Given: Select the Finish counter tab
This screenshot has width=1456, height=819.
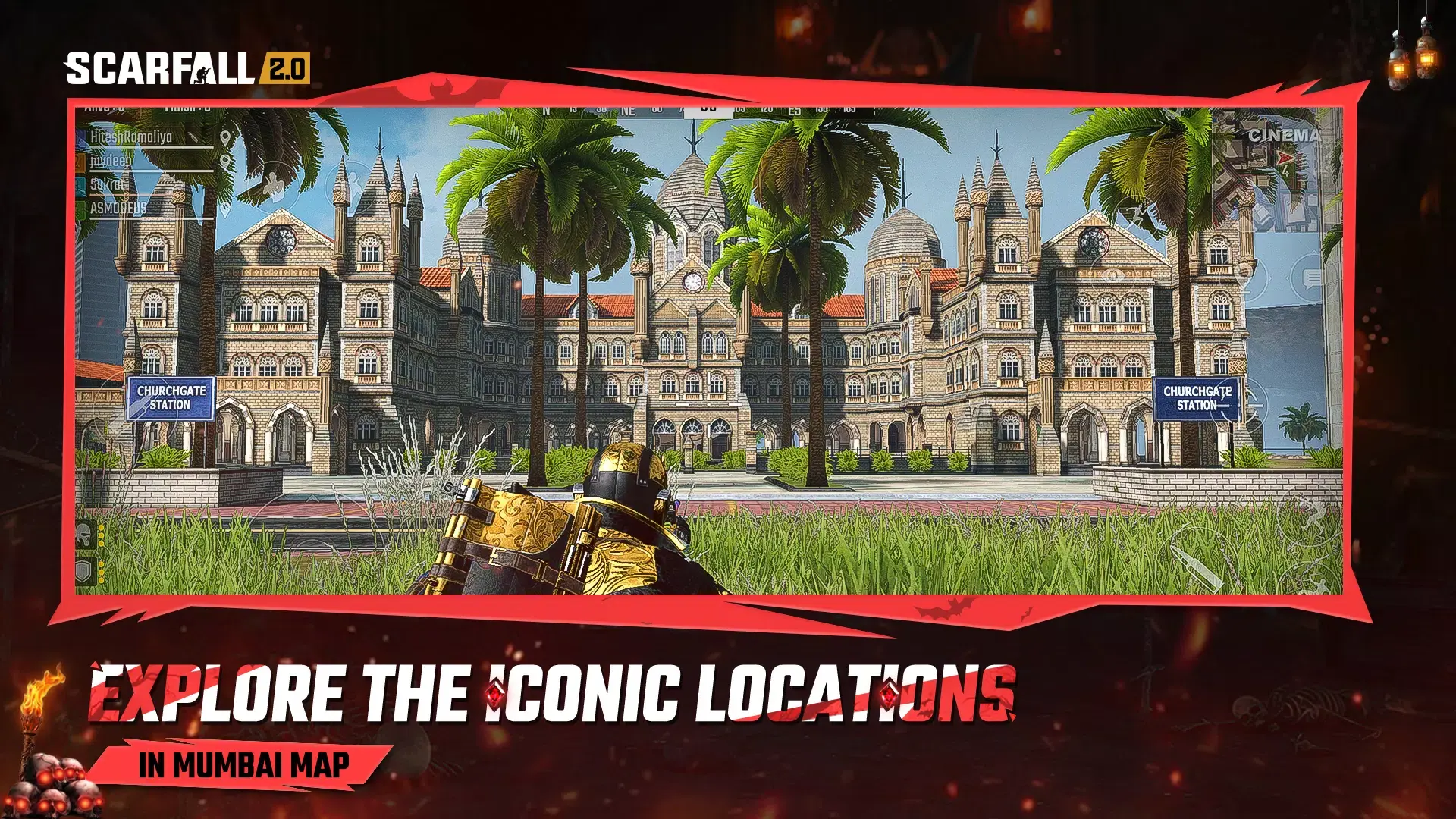Looking at the screenshot, I should tap(187, 108).
